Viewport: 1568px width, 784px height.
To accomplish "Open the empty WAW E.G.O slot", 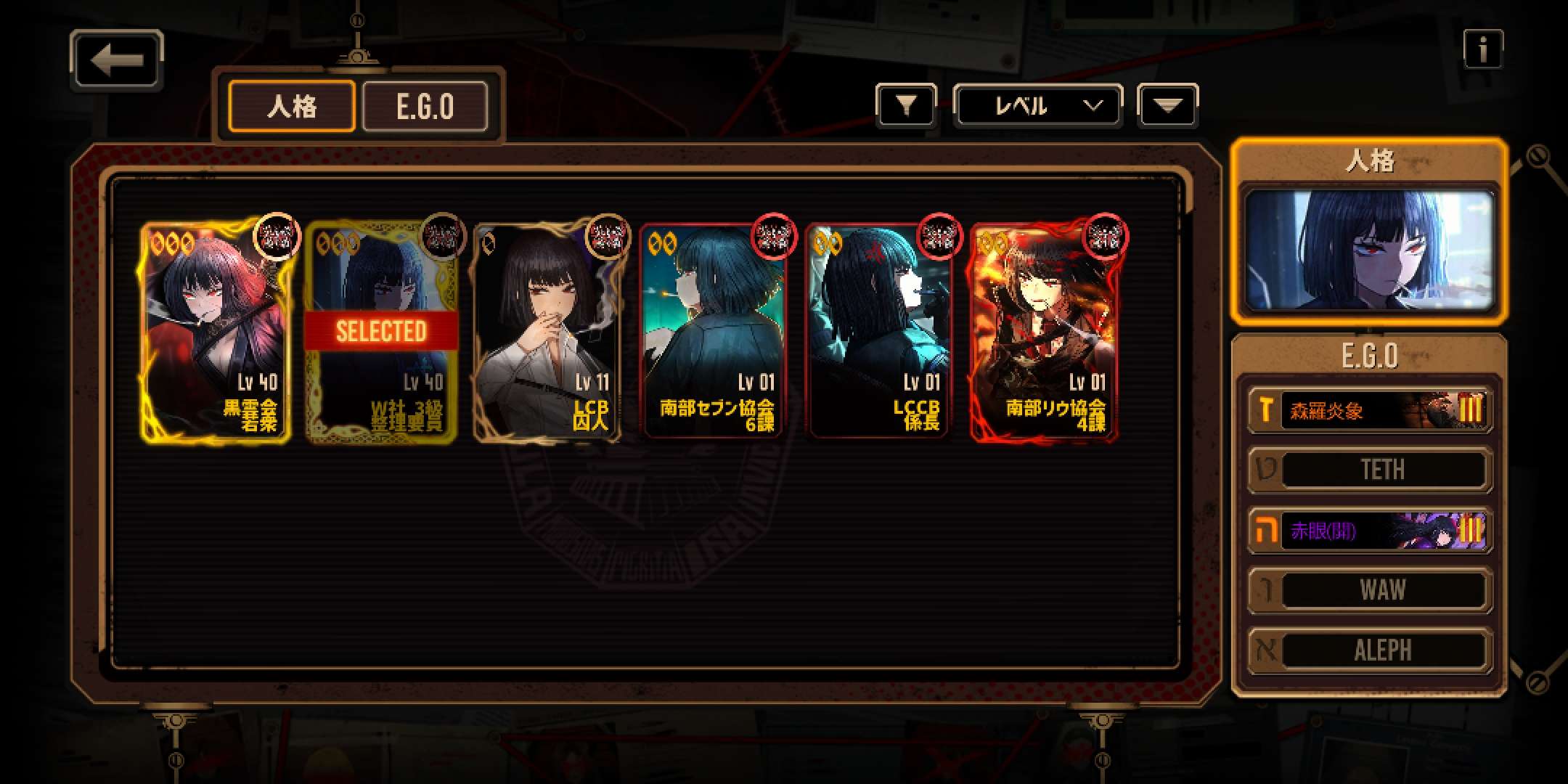I will pos(1369,590).
